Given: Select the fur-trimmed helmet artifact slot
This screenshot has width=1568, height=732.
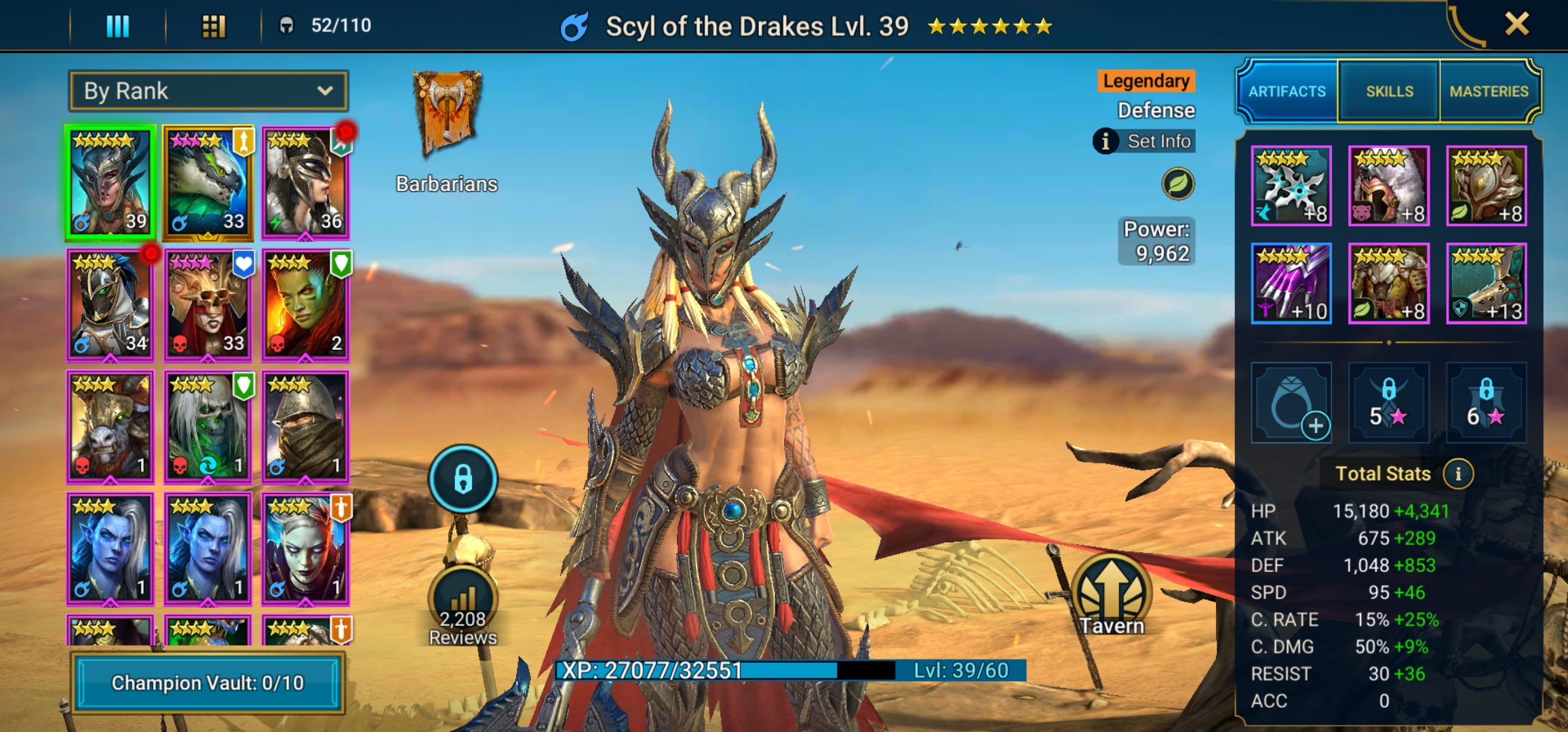Looking at the screenshot, I should click(1388, 186).
